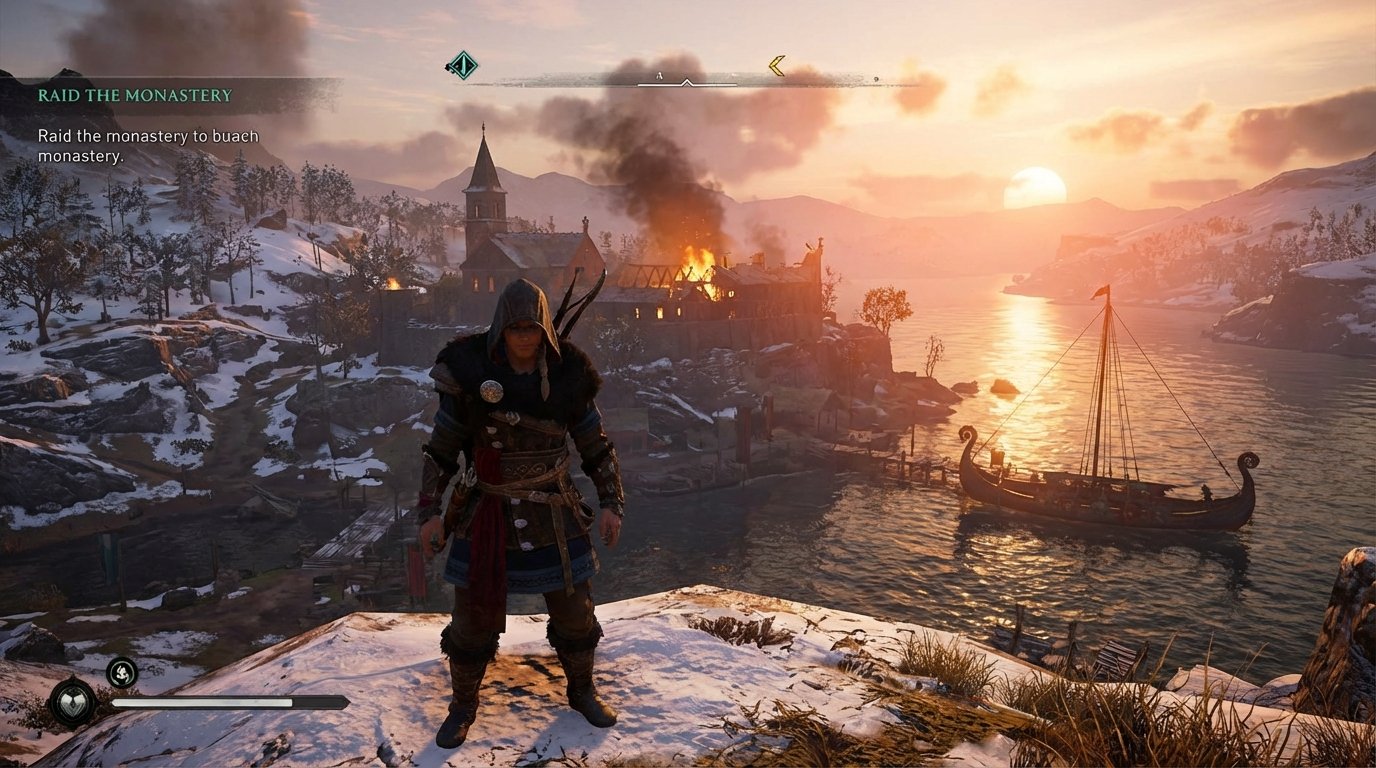Select the teal quest diamond marker on compass
The image size is (1376, 768).
click(462, 65)
